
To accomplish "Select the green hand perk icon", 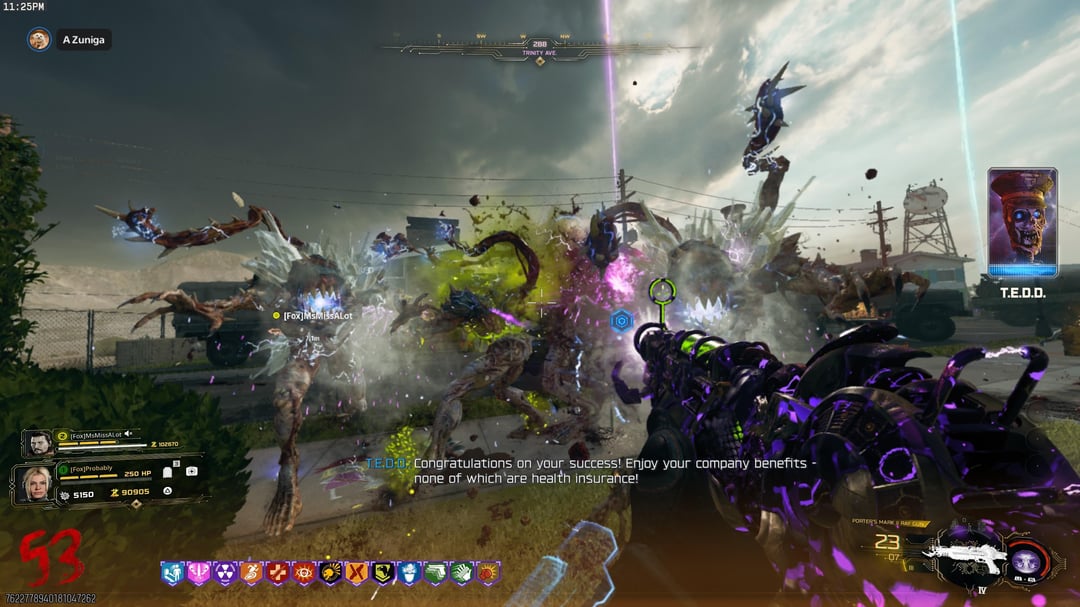I will (461, 573).
